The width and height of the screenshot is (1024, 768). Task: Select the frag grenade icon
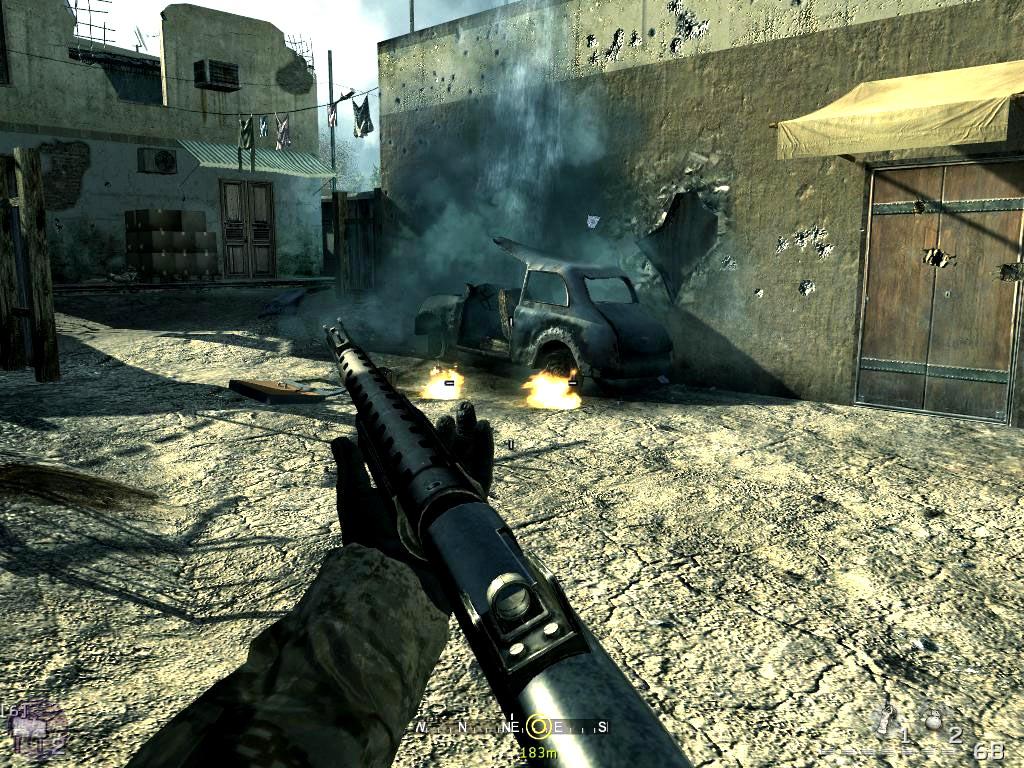coord(935,720)
